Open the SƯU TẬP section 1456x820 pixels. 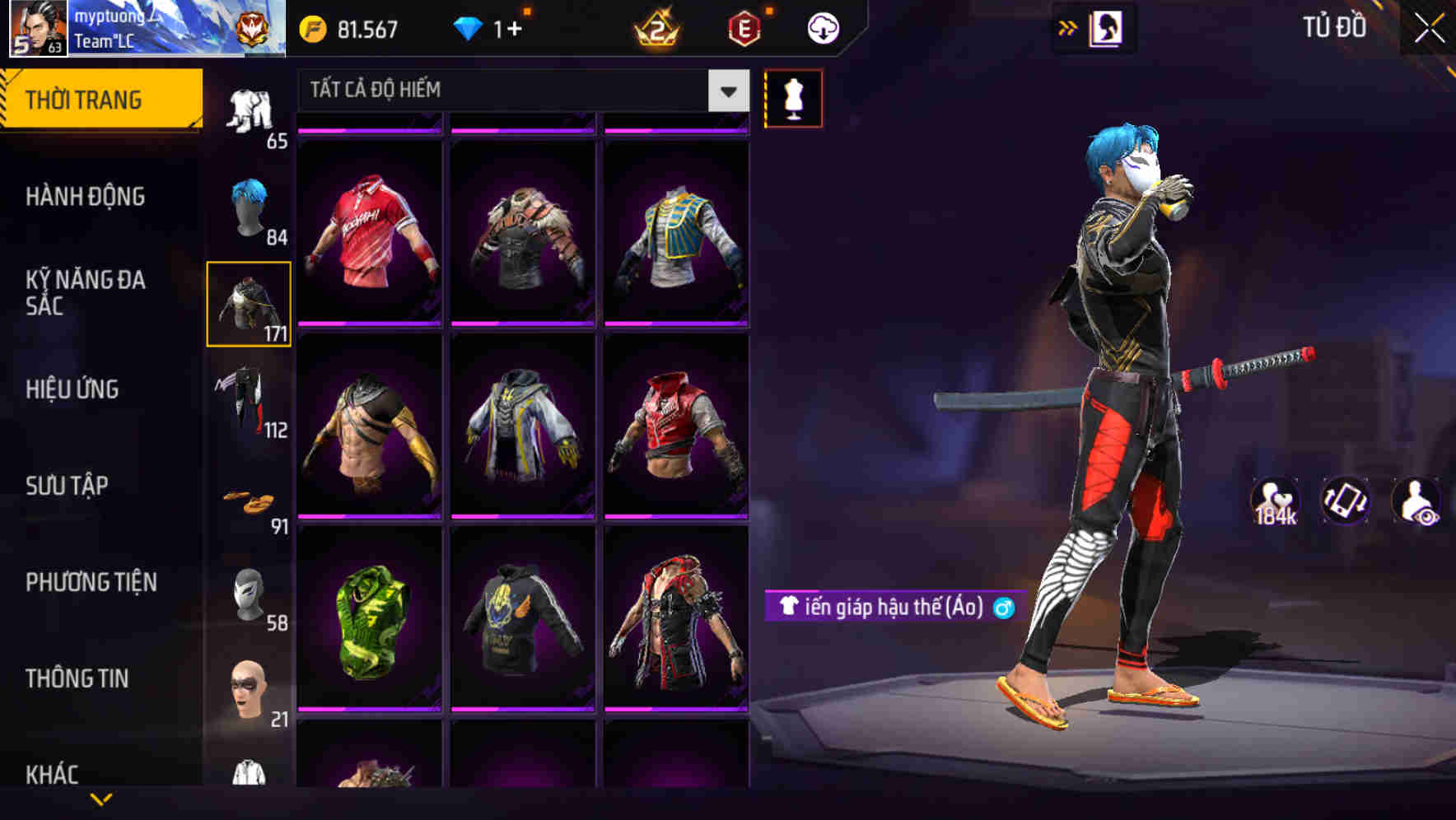(x=66, y=486)
